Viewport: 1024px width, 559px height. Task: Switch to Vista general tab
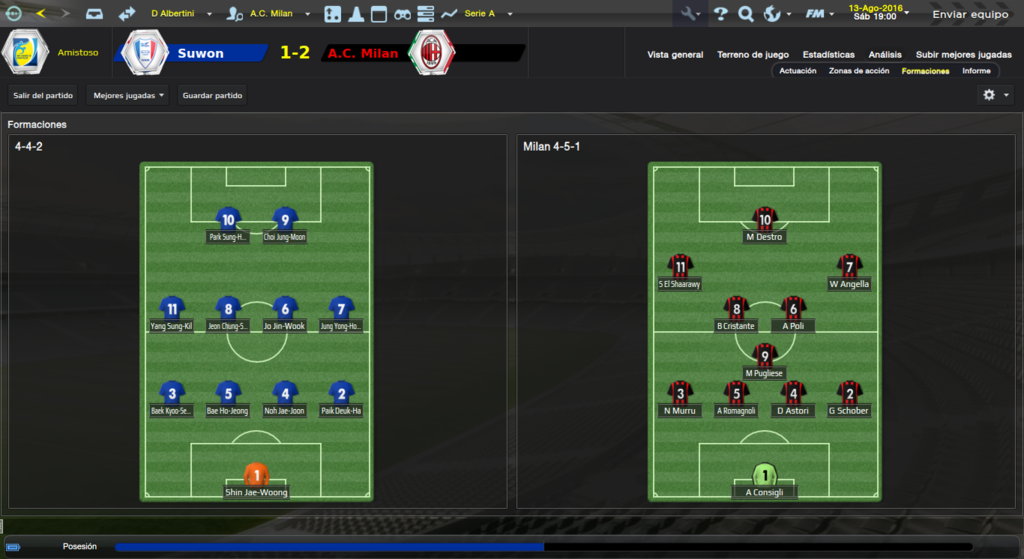[x=675, y=55]
